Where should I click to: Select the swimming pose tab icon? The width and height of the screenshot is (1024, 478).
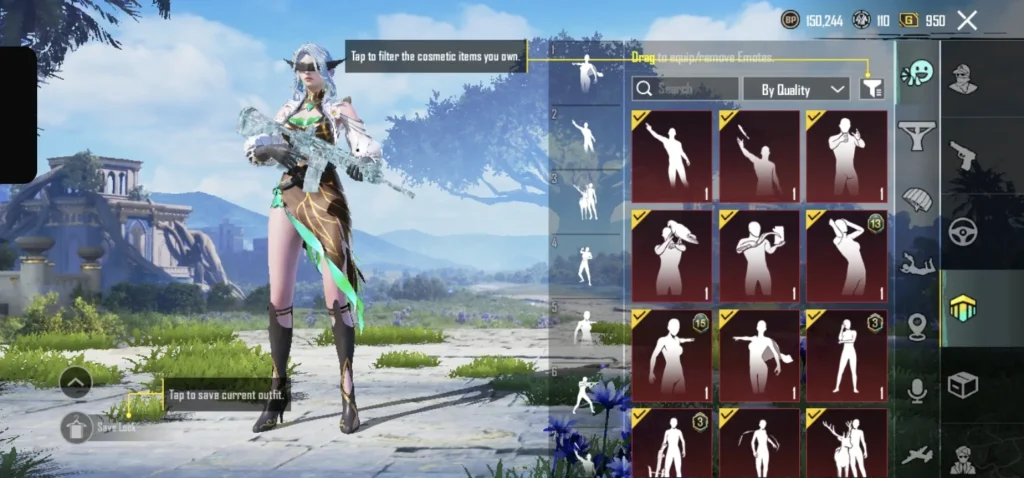(916, 263)
